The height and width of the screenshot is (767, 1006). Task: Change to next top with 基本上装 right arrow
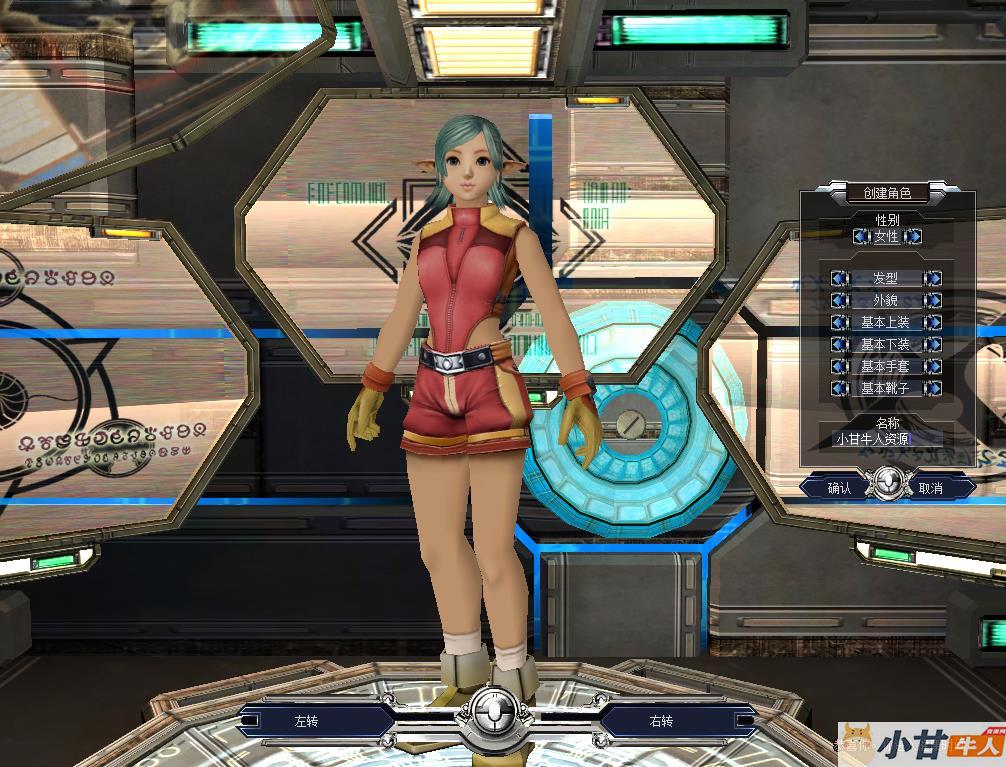(x=932, y=323)
